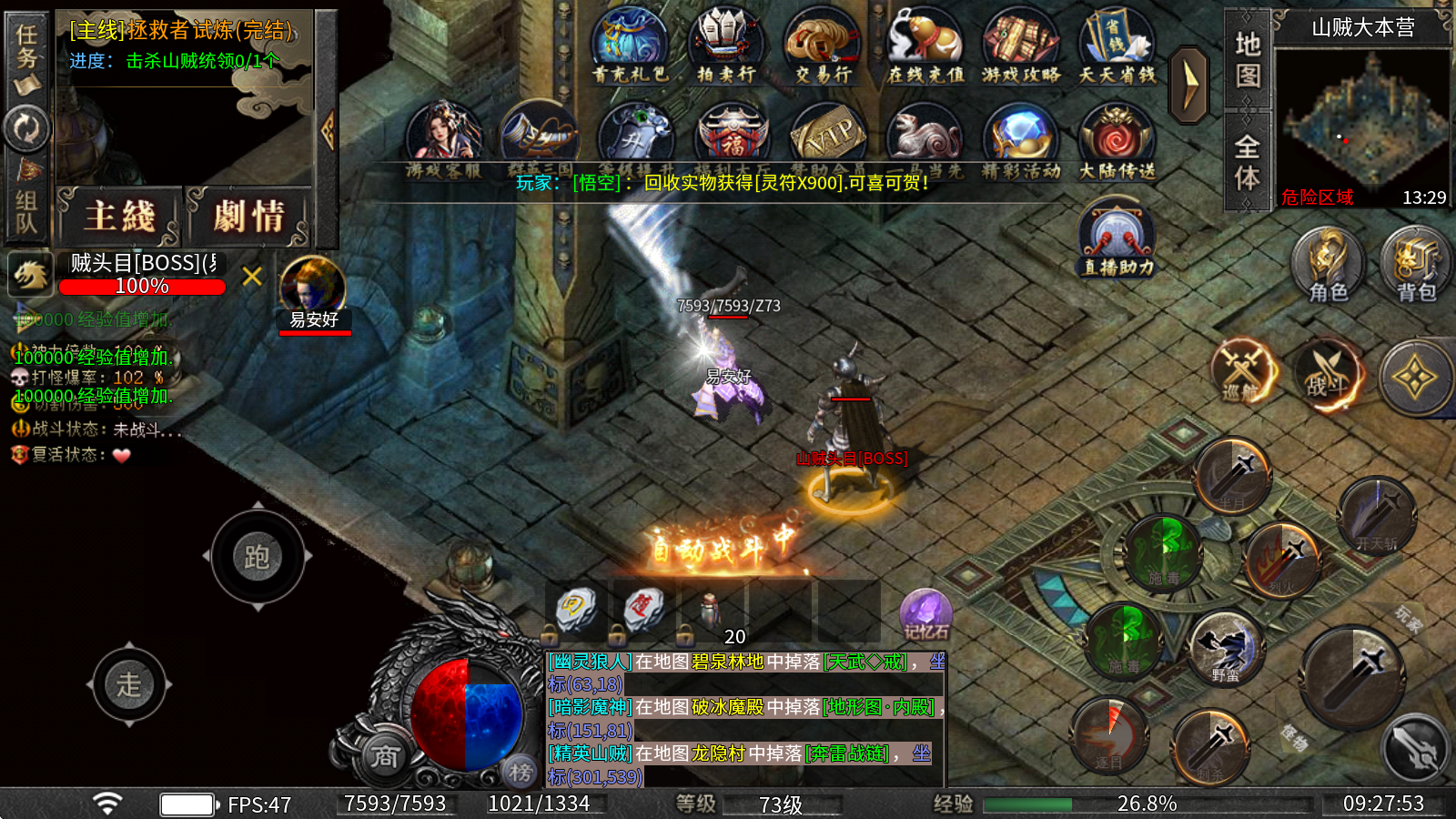Open the VIP sponsor member icon

tap(827, 138)
